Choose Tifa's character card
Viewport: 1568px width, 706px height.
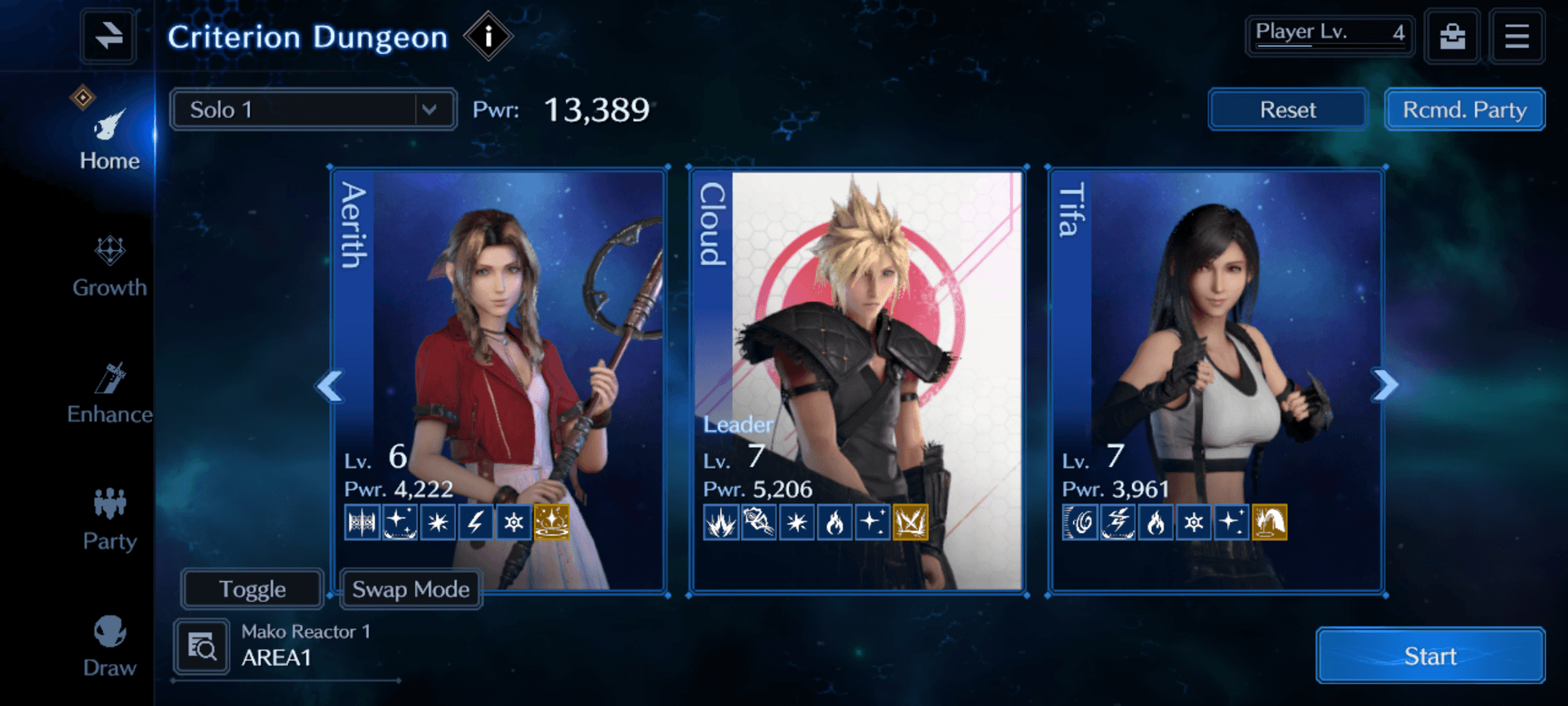click(x=1217, y=343)
